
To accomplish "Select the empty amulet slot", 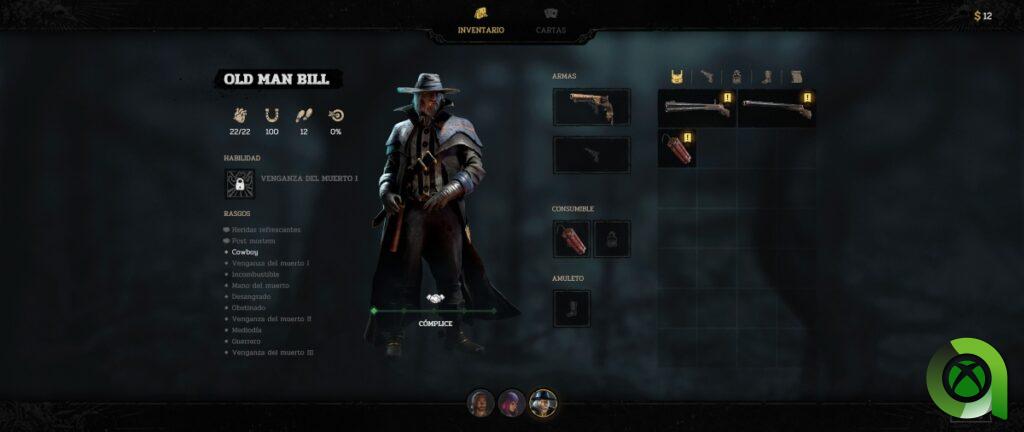I will click(571, 308).
